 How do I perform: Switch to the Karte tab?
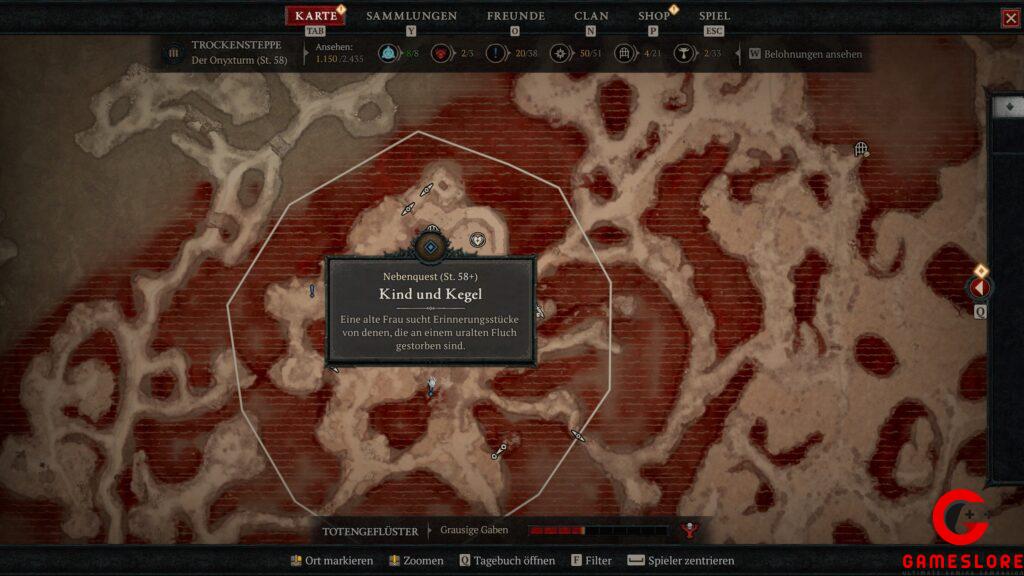(x=316, y=16)
